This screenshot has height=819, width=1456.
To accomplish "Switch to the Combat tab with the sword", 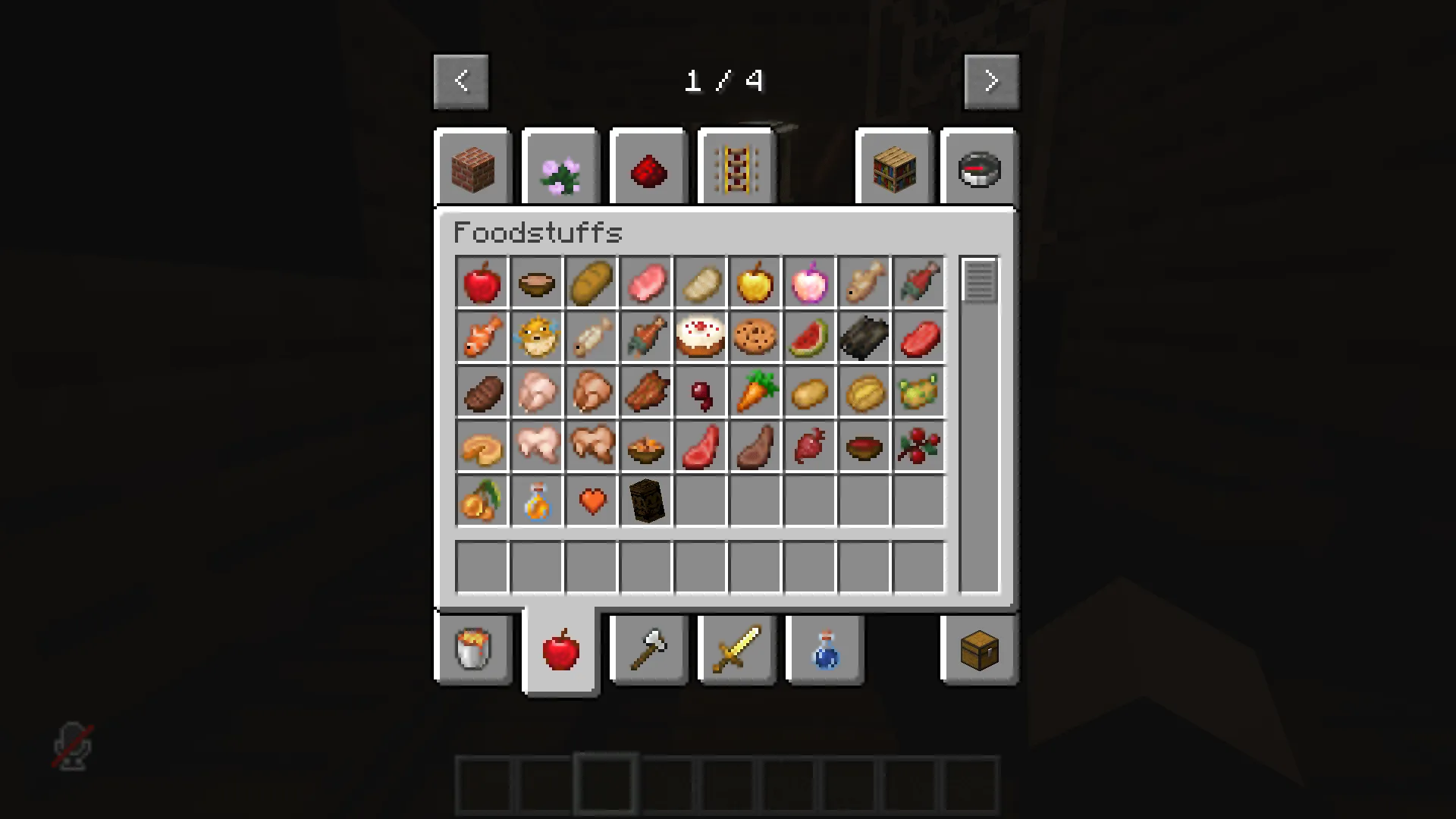I will pos(736,650).
